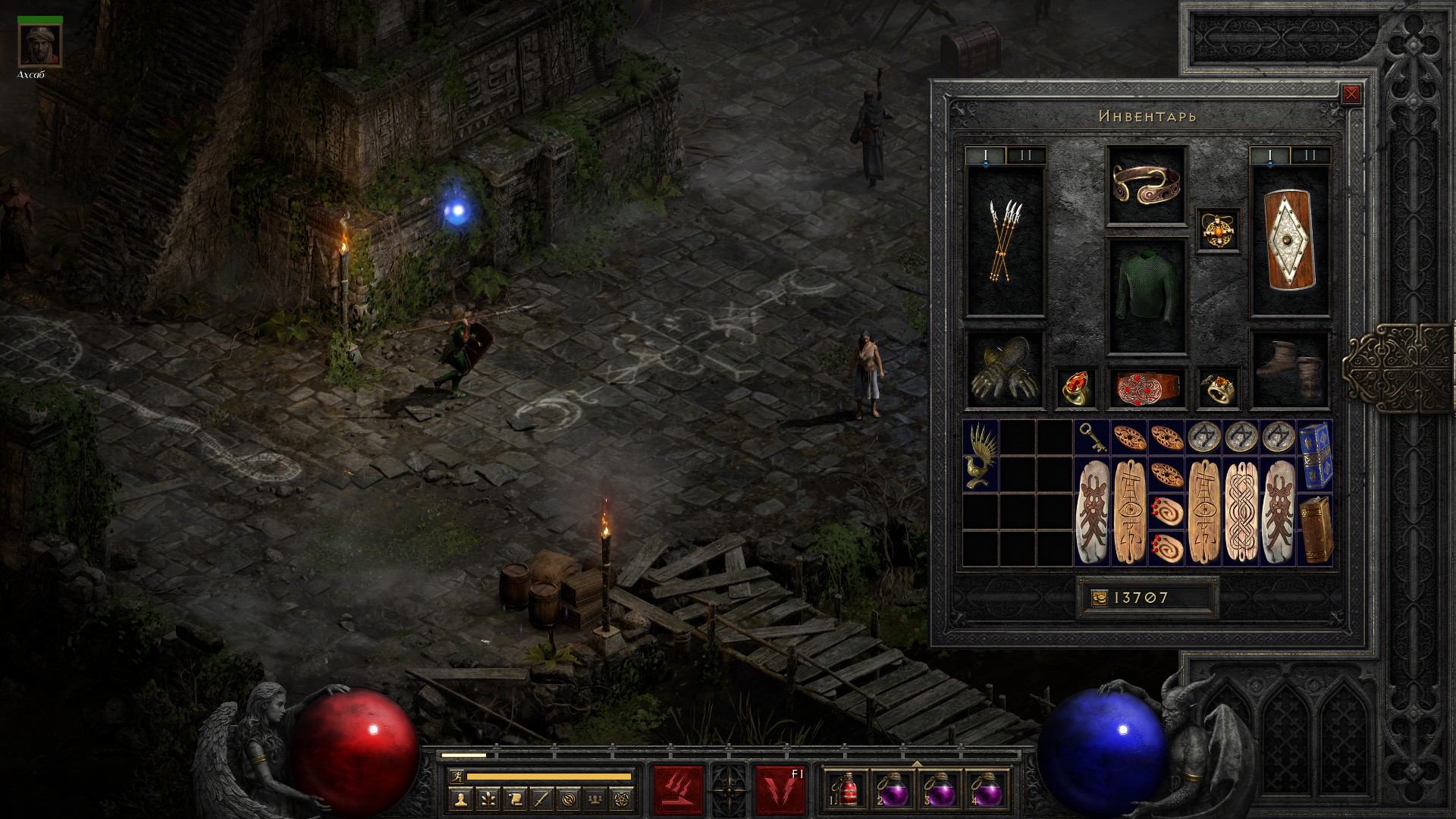Select the blue tome in the inventory
Image resolution: width=1456 pixels, height=819 pixels.
coord(1315,455)
